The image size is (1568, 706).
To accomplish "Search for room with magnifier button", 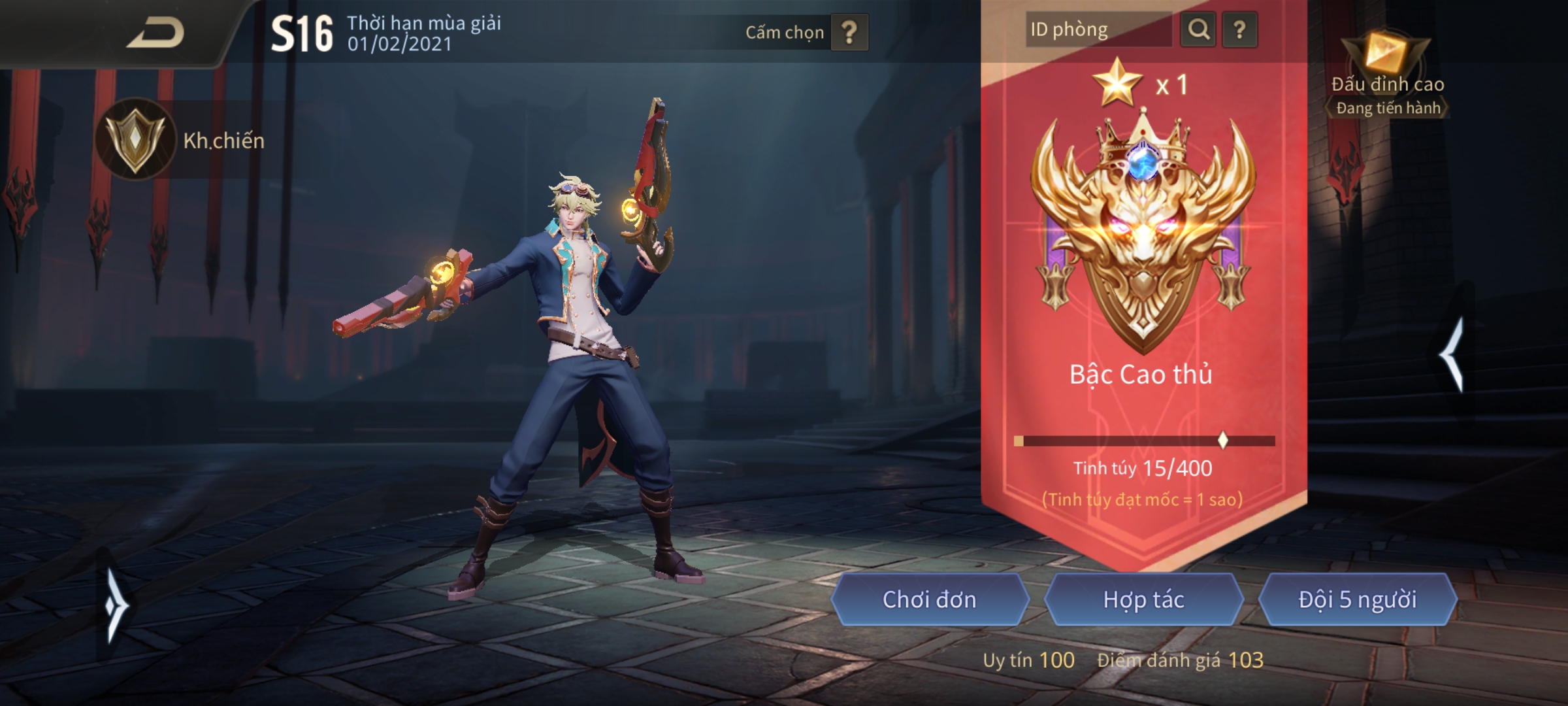I will pos(1198,30).
